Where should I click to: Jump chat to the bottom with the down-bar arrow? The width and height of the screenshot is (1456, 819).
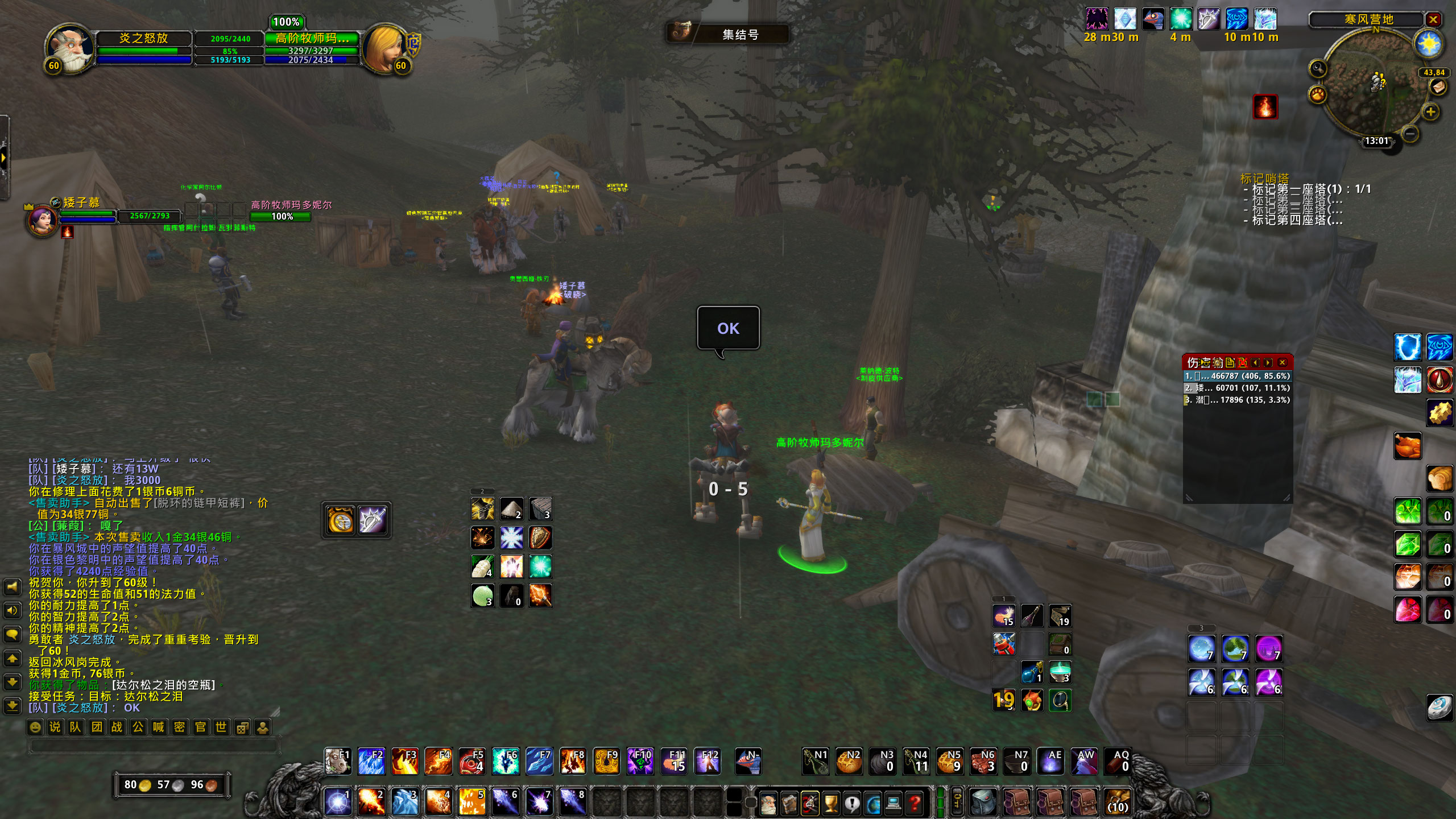click(x=13, y=706)
